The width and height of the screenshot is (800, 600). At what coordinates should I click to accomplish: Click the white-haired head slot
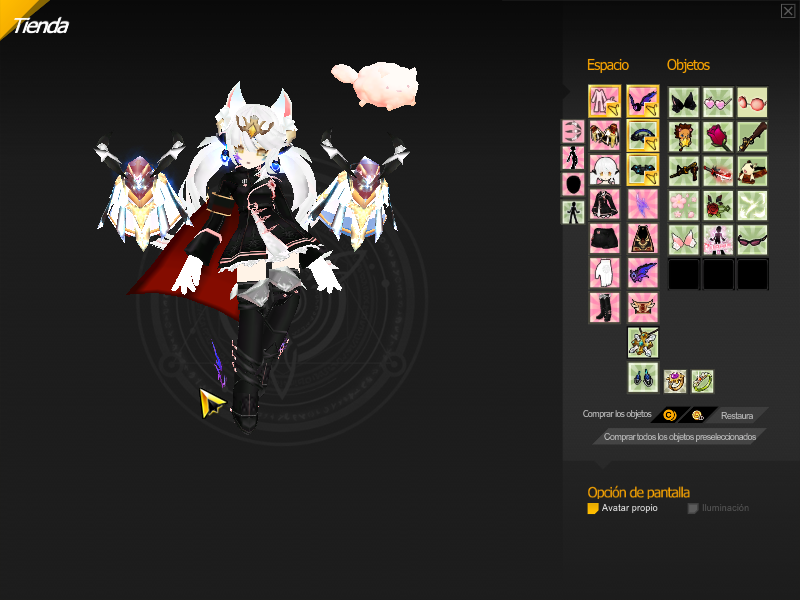coord(604,170)
